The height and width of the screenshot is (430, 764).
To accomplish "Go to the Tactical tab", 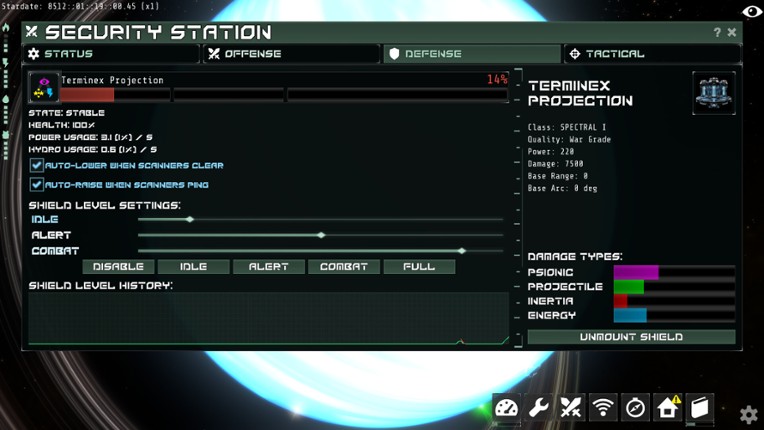I will 650,54.
